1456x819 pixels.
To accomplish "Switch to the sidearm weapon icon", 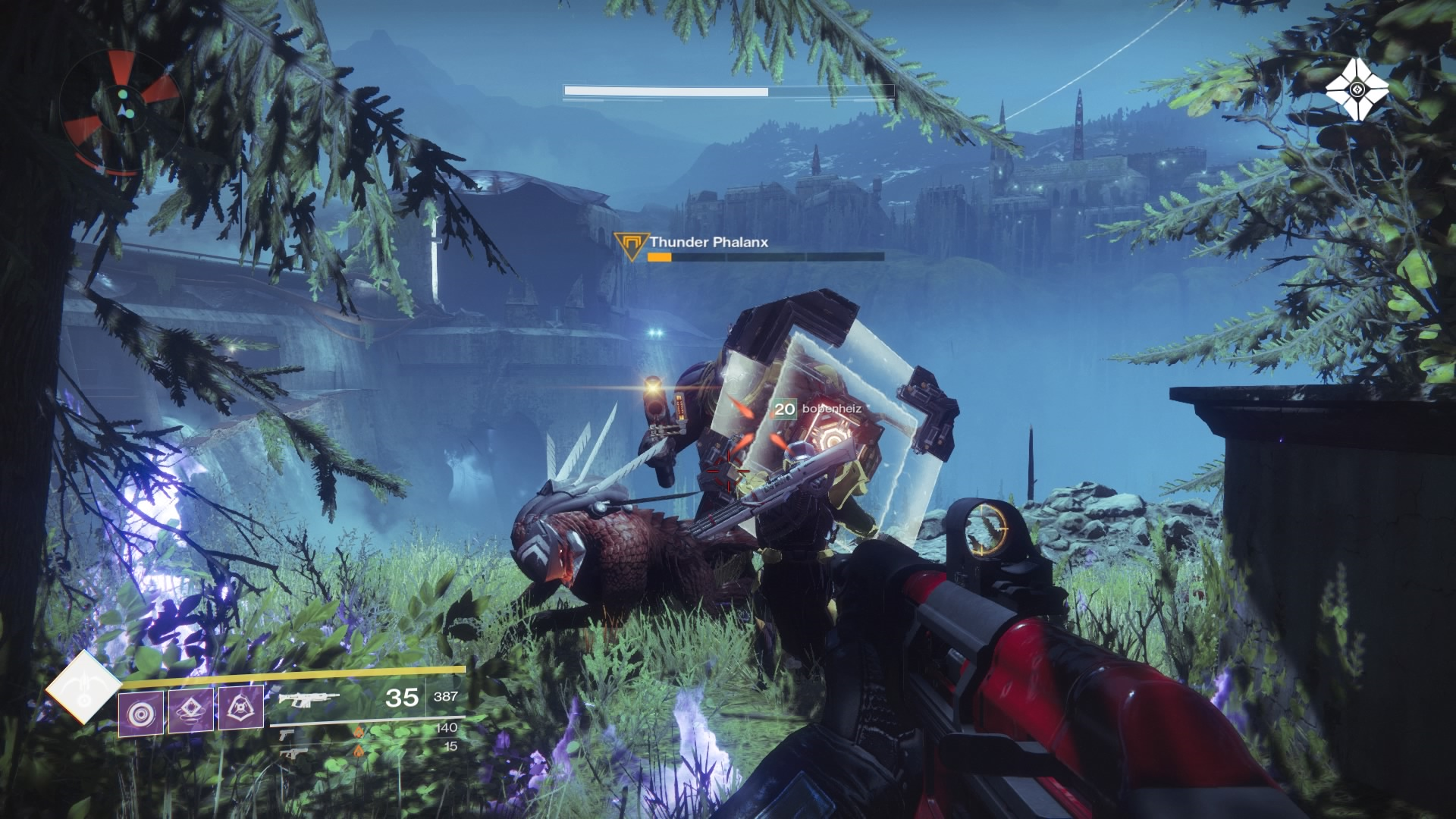I will pos(287,733).
